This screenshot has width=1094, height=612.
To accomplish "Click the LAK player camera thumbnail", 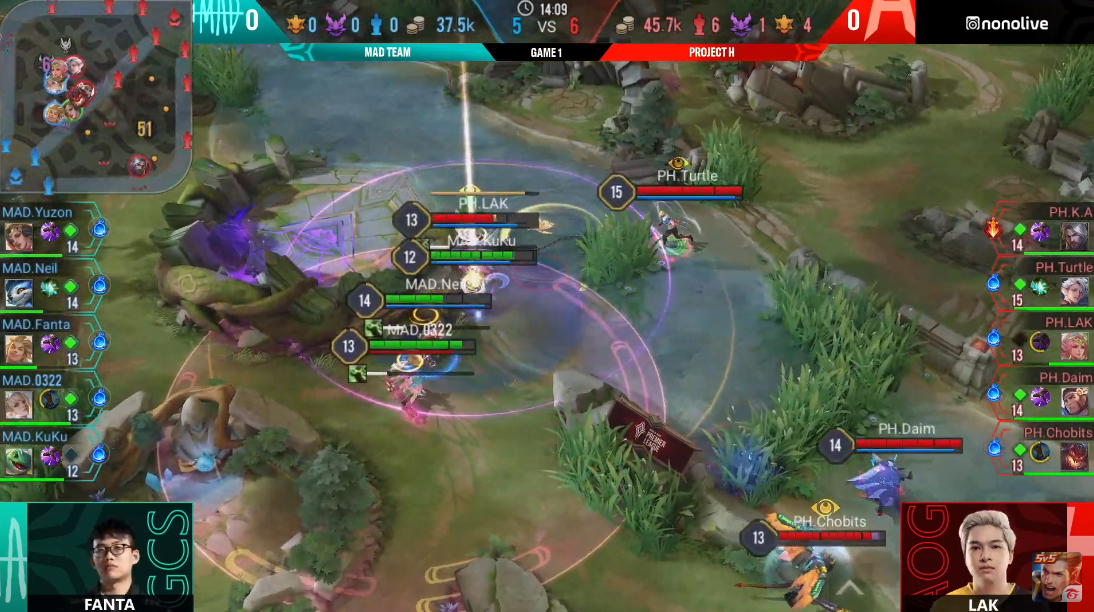I will (x=983, y=555).
